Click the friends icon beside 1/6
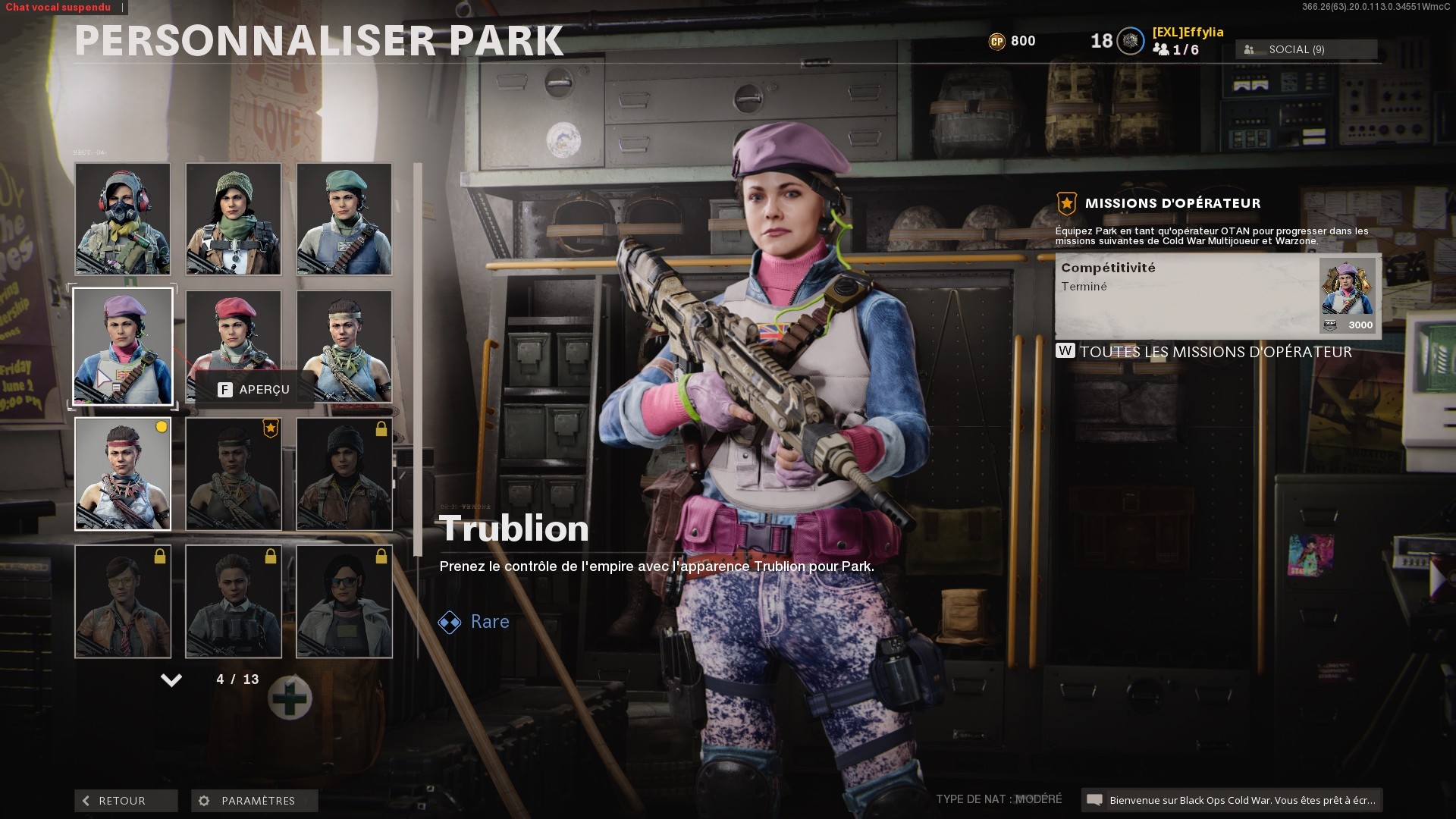The height and width of the screenshot is (819, 1456). click(x=1162, y=50)
